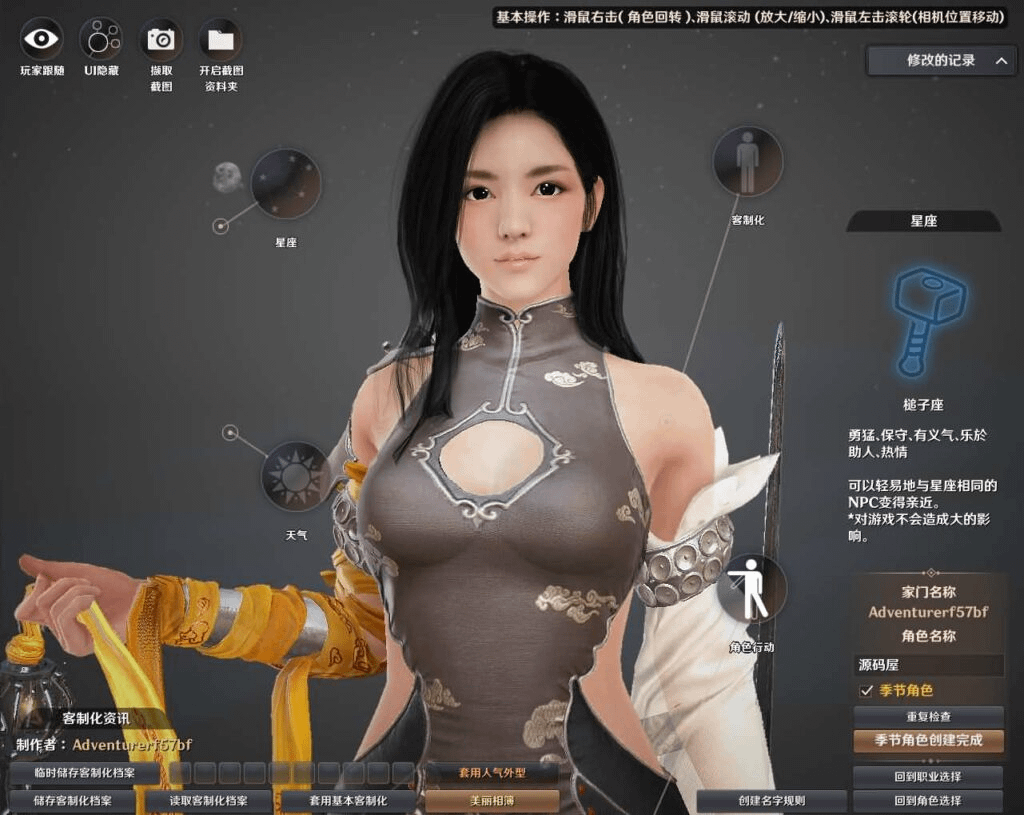The height and width of the screenshot is (815, 1024).
Task: Hide the interface with UI隐藏
Action: (x=100, y=39)
